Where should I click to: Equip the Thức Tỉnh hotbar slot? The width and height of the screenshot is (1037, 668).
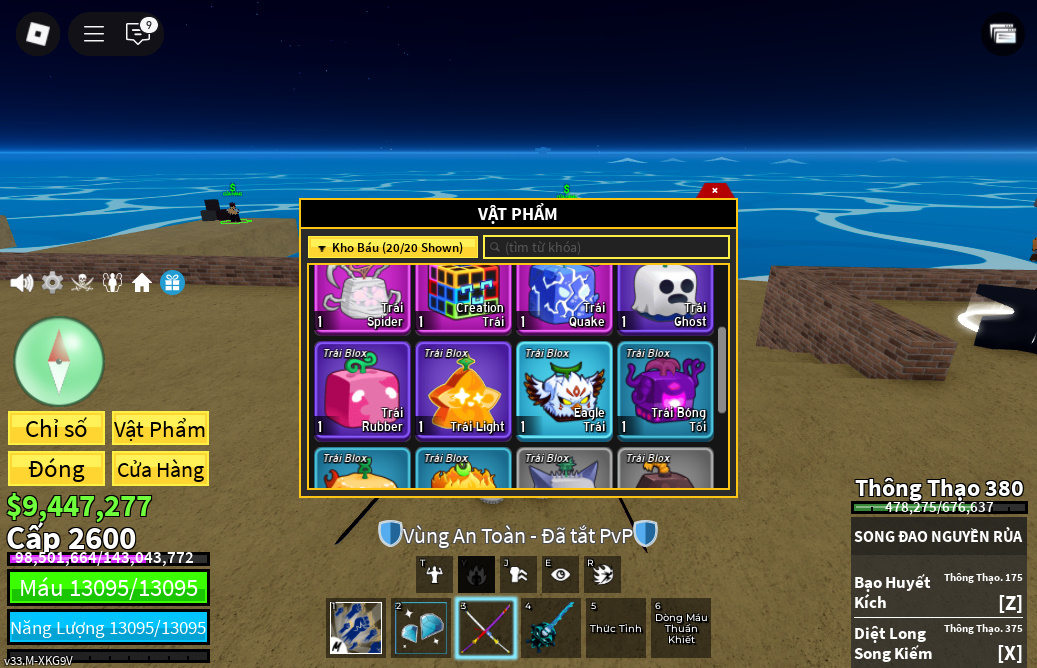point(615,628)
